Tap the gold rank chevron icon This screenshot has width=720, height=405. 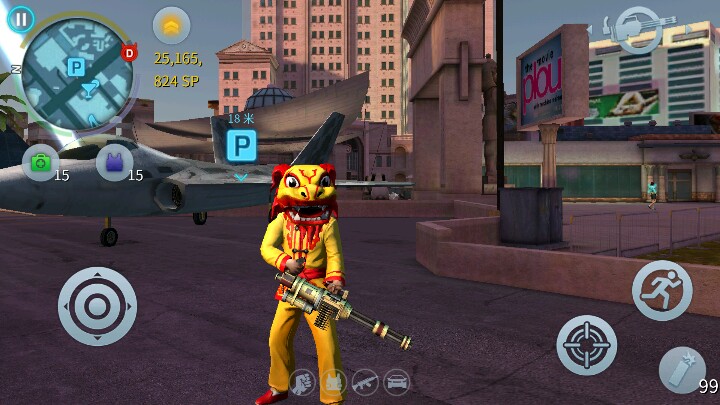pyautogui.click(x=171, y=25)
